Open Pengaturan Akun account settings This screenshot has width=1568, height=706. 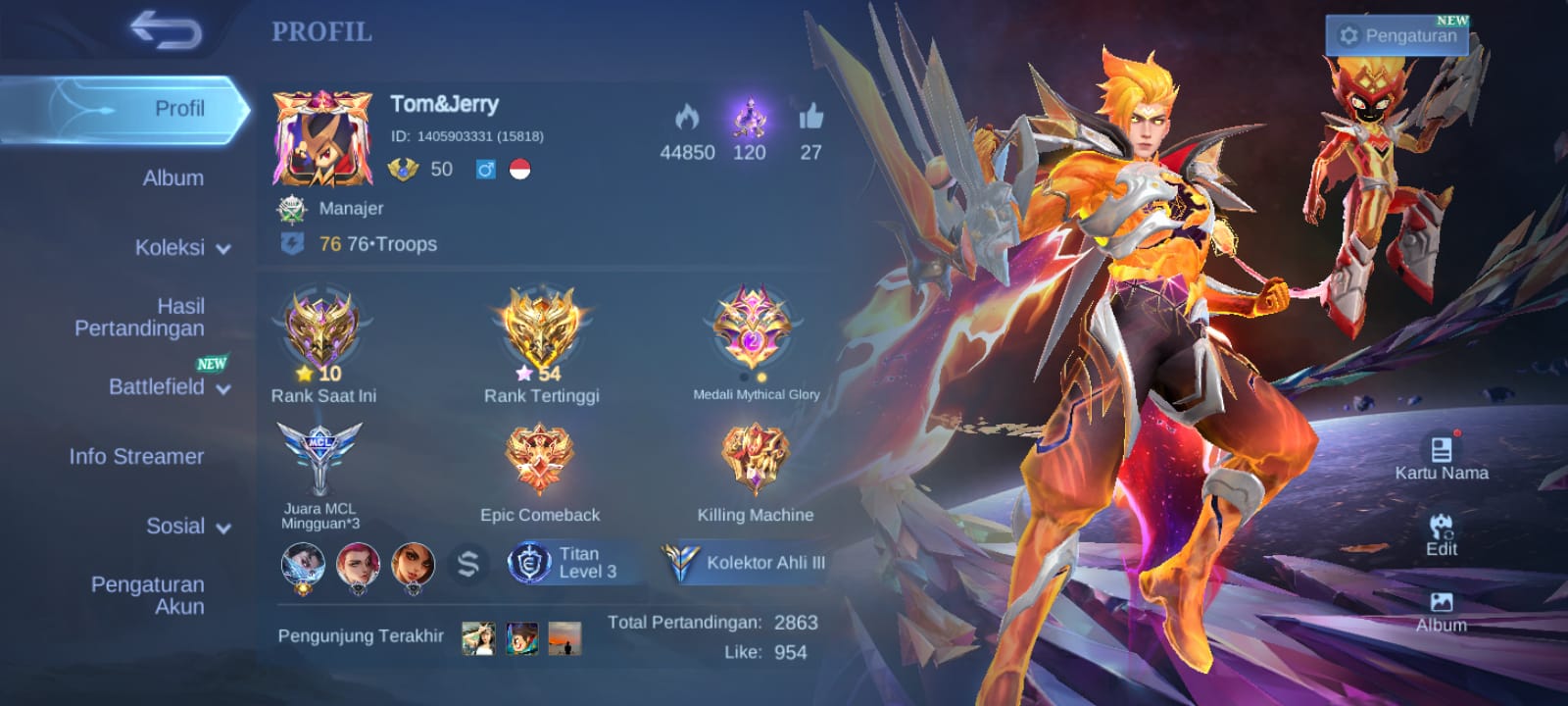tap(148, 595)
